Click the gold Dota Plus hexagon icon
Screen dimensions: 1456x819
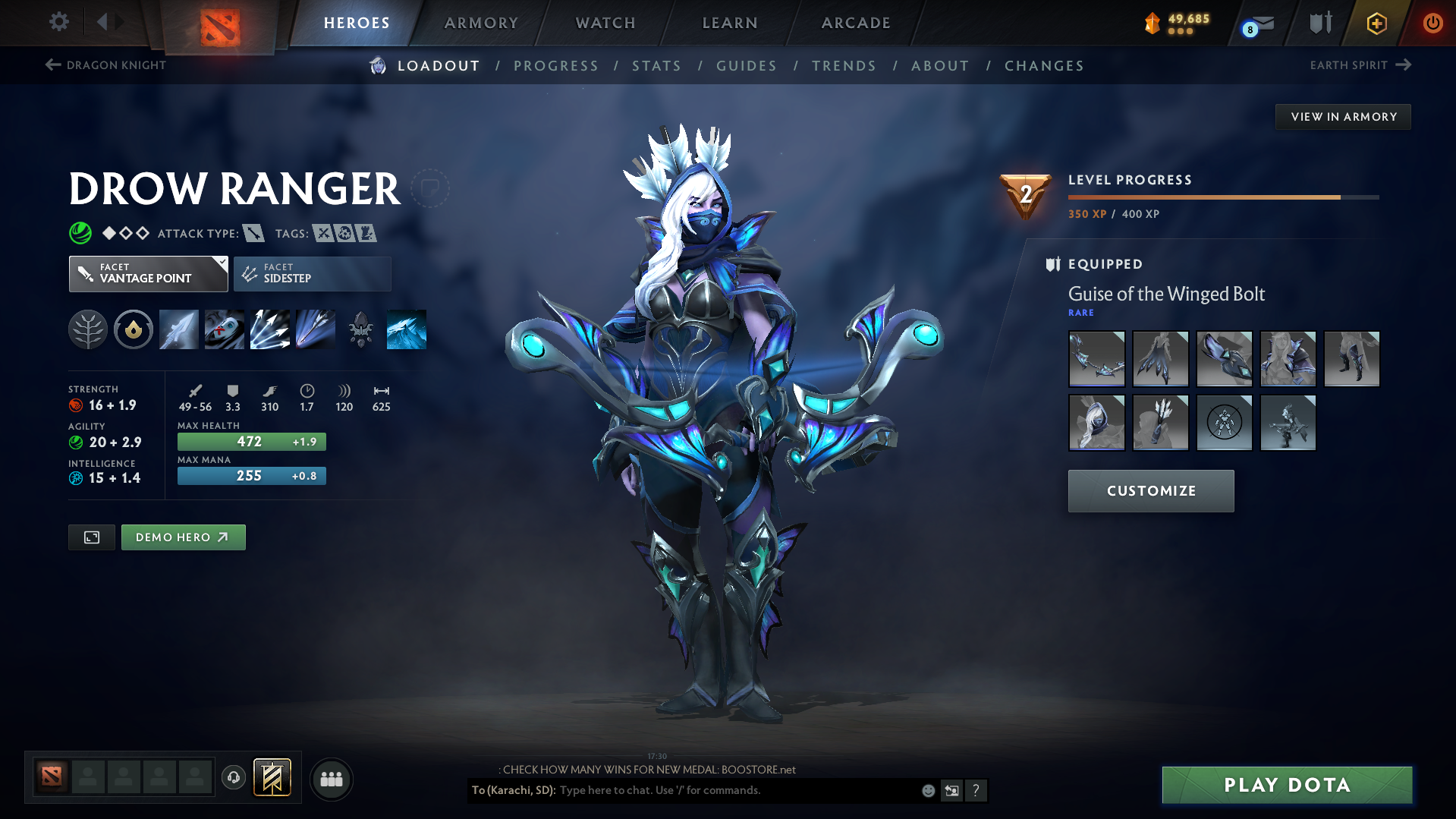[x=1376, y=23]
